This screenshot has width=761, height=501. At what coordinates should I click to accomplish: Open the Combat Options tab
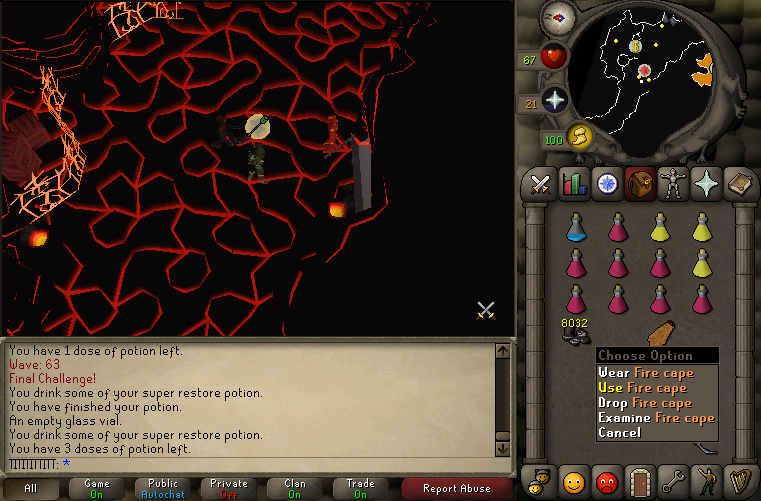pyautogui.click(x=541, y=184)
